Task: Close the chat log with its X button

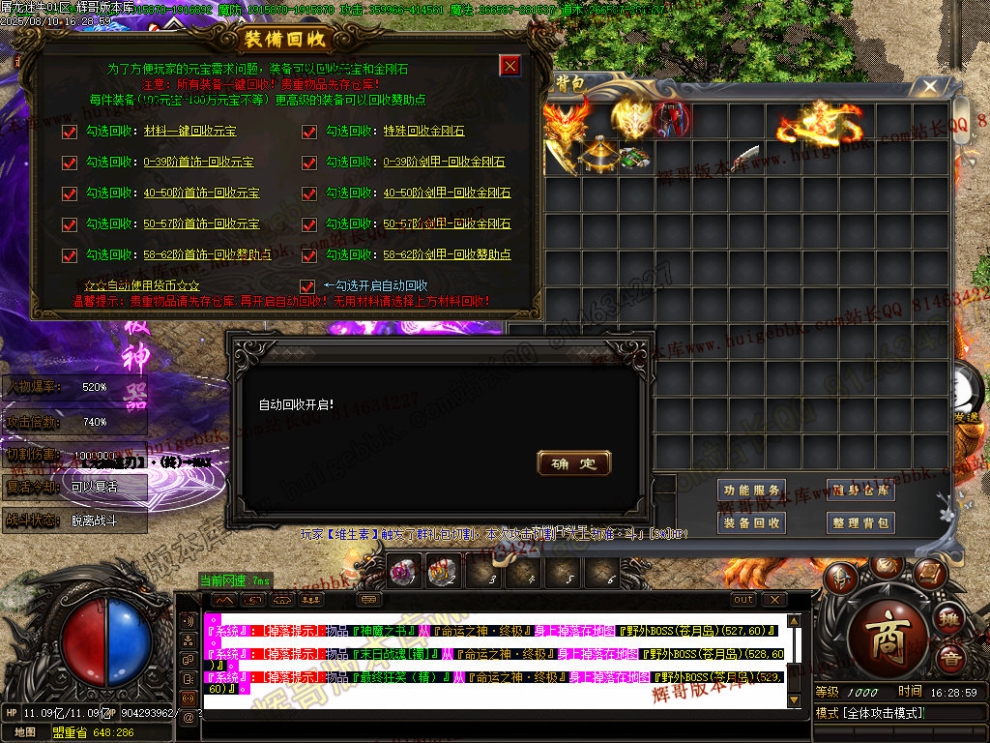Action: tap(773, 600)
